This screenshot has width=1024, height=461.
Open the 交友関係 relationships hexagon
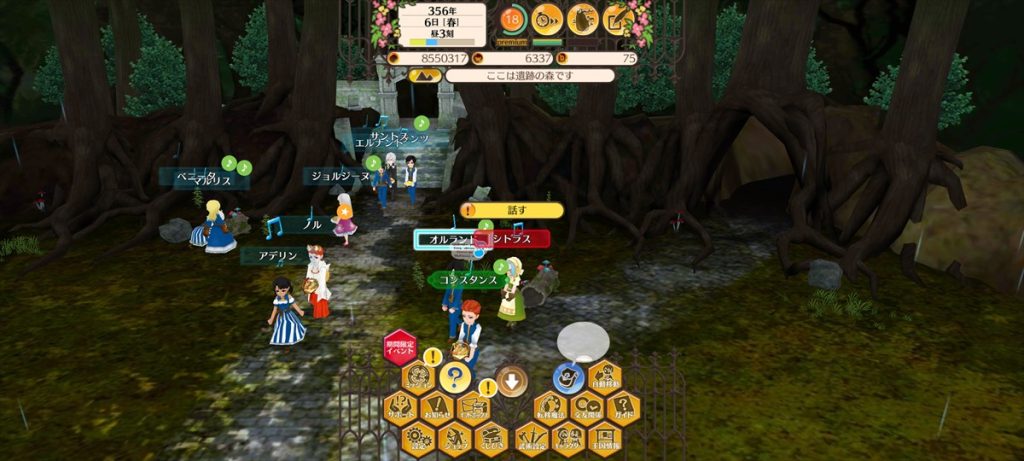[x=586, y=408]
